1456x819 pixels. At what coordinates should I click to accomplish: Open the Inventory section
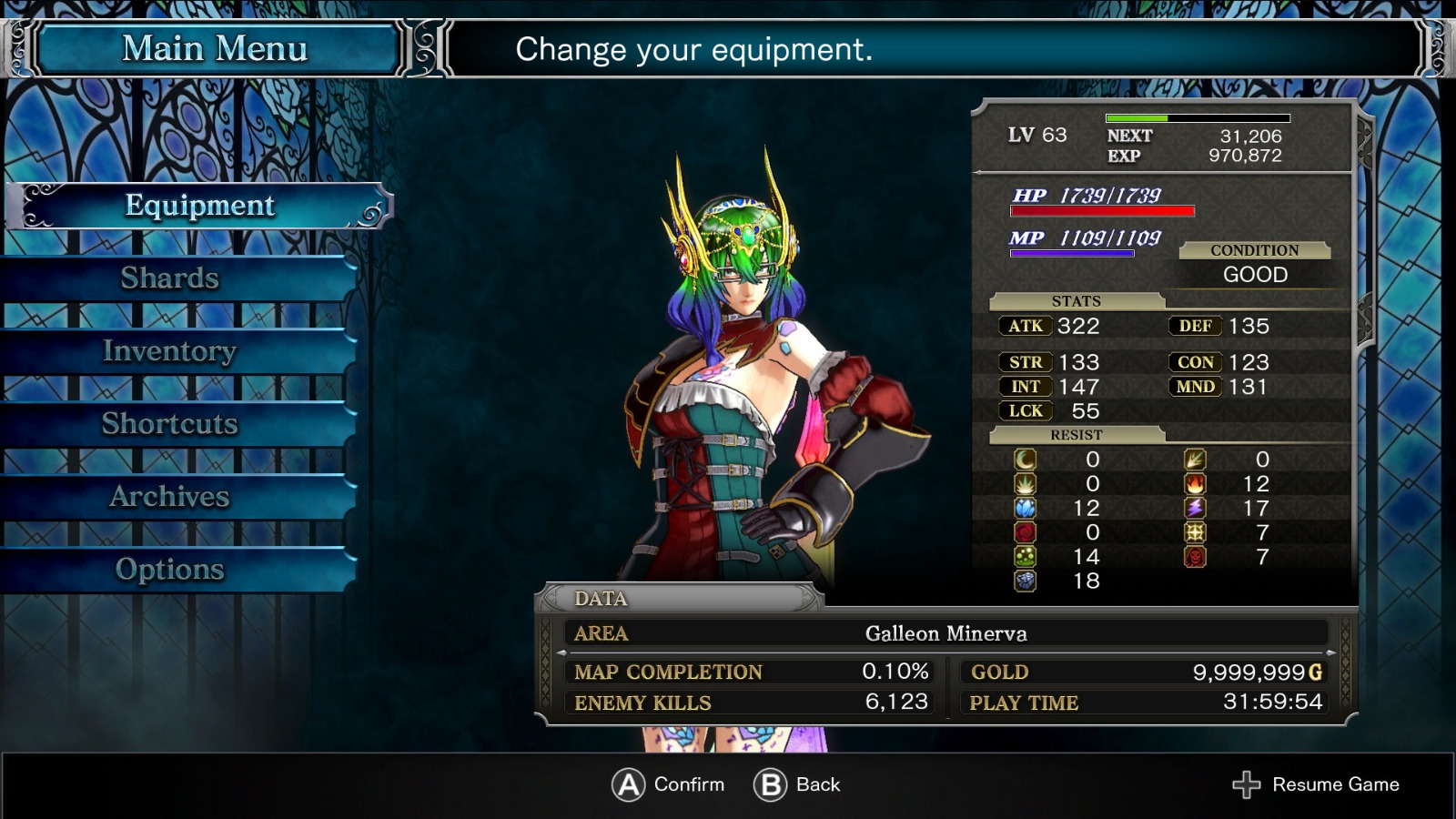click(169, 350)
